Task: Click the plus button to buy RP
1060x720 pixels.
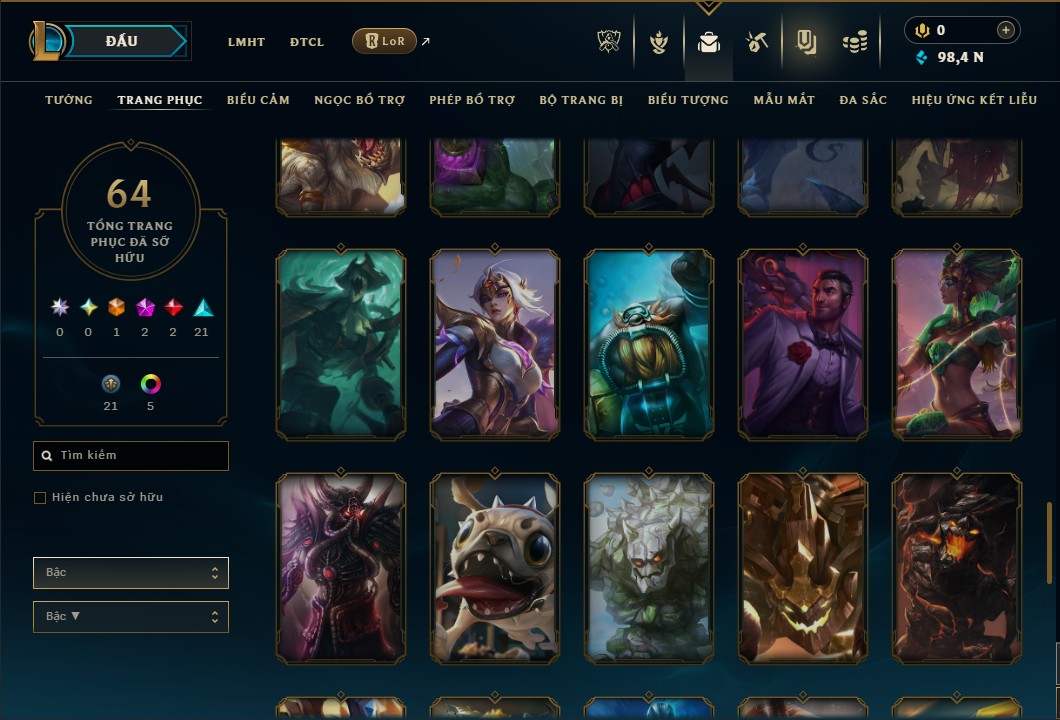Action: pos(1006,31)
